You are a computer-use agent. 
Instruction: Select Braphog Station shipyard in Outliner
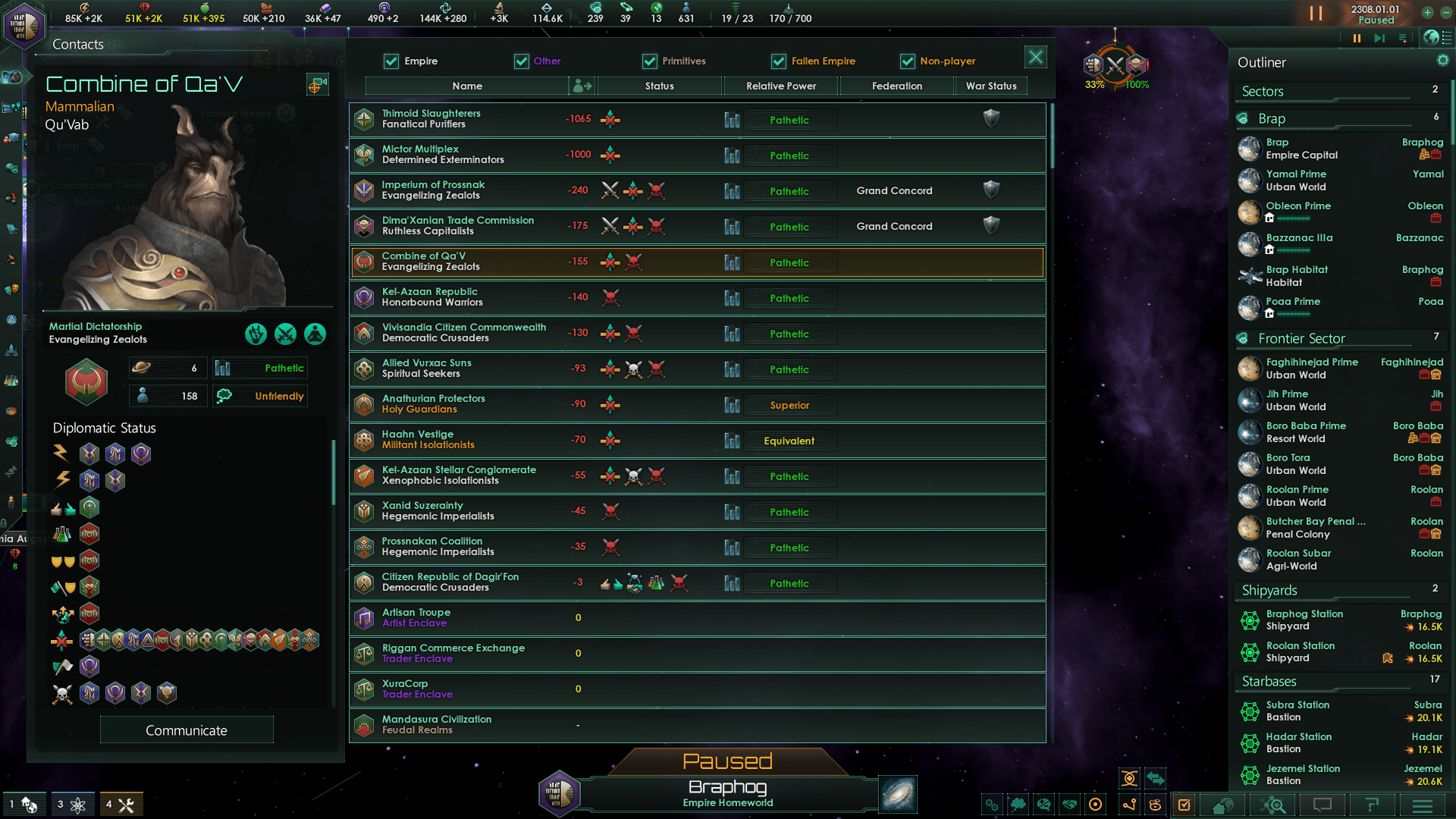1304,620
